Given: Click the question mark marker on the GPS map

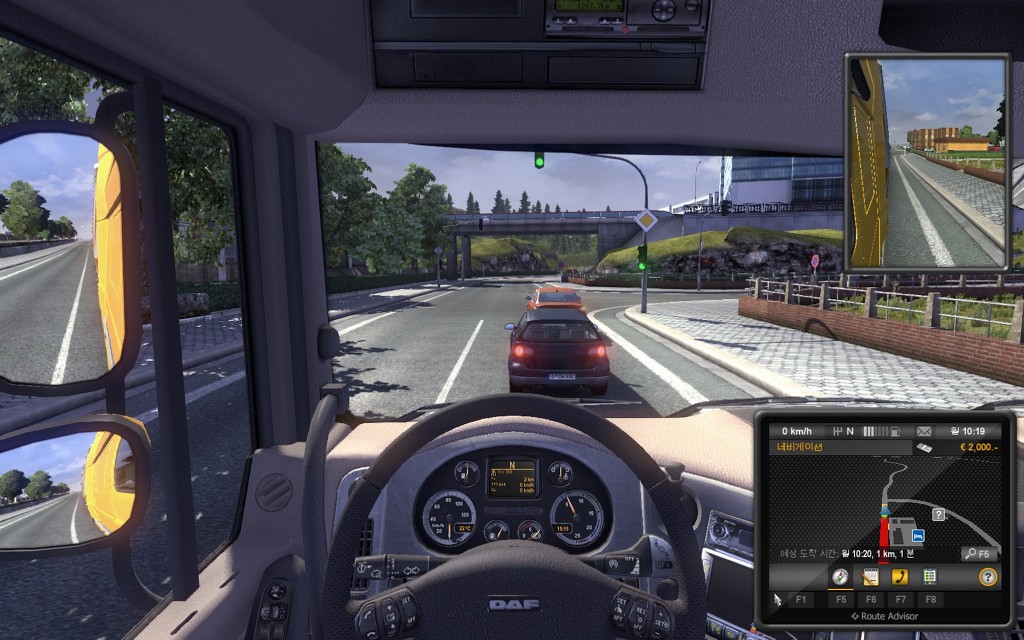Looking at the screenshot, I should coord(939,514).
